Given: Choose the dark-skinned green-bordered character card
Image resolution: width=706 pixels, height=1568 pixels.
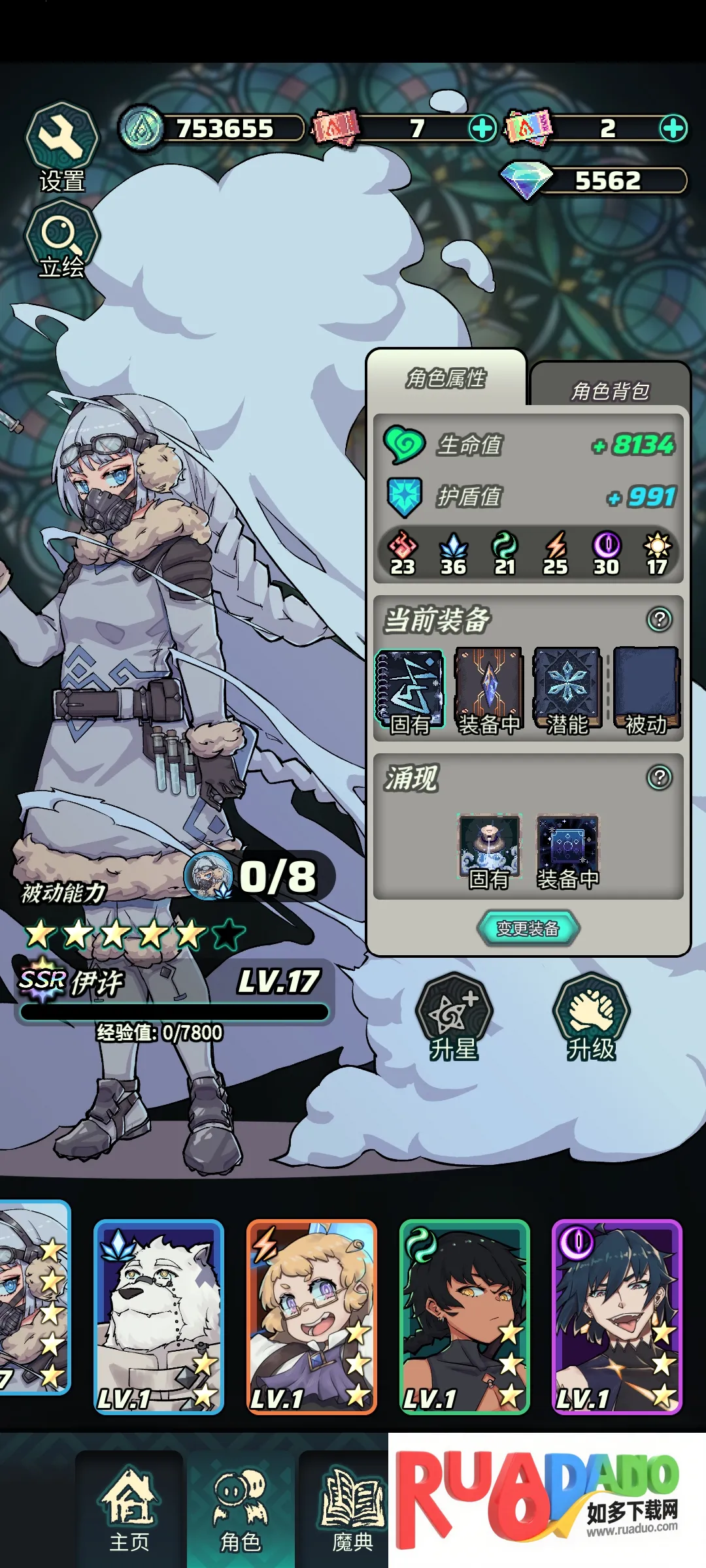Looking at the screenshot, I should pos(464,1316).
